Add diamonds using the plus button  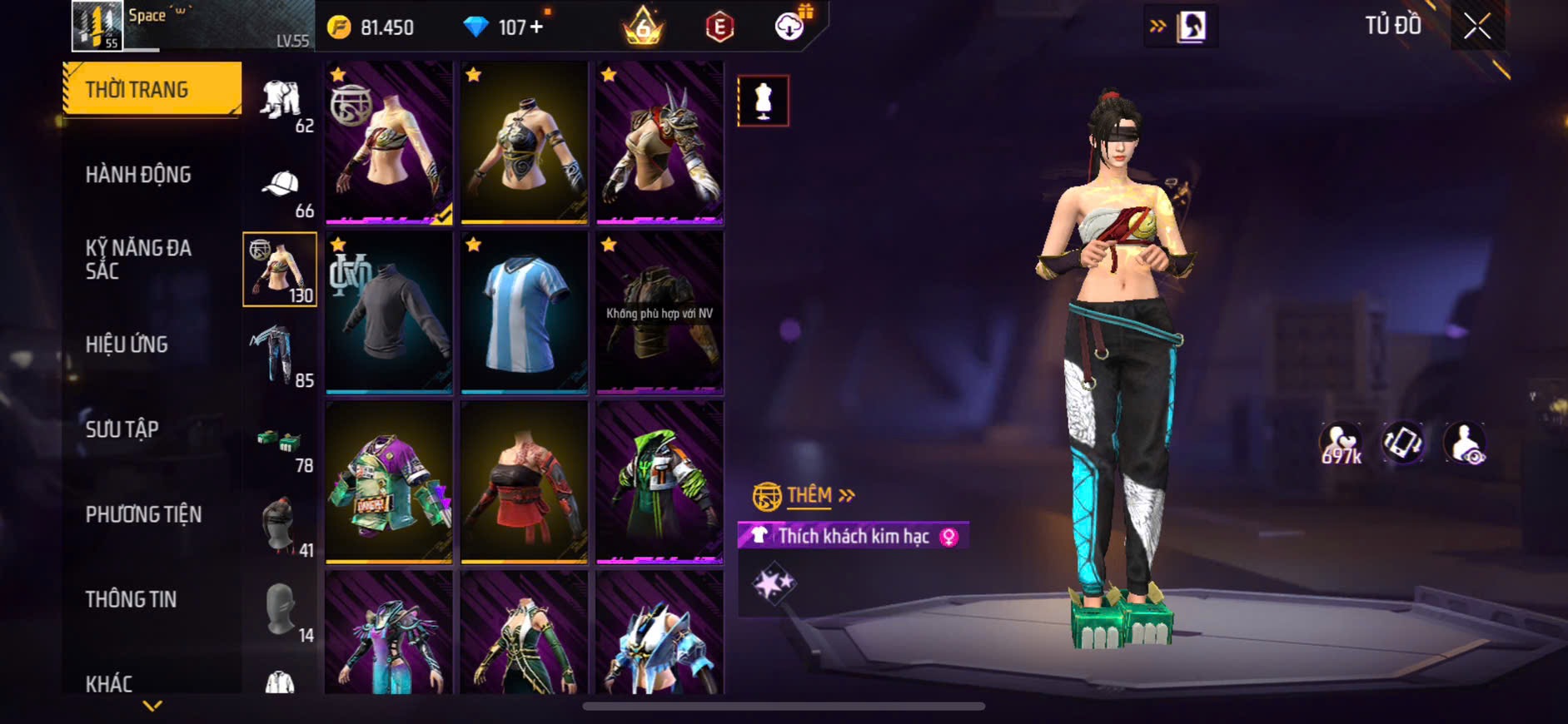click(x=536, y=27)
